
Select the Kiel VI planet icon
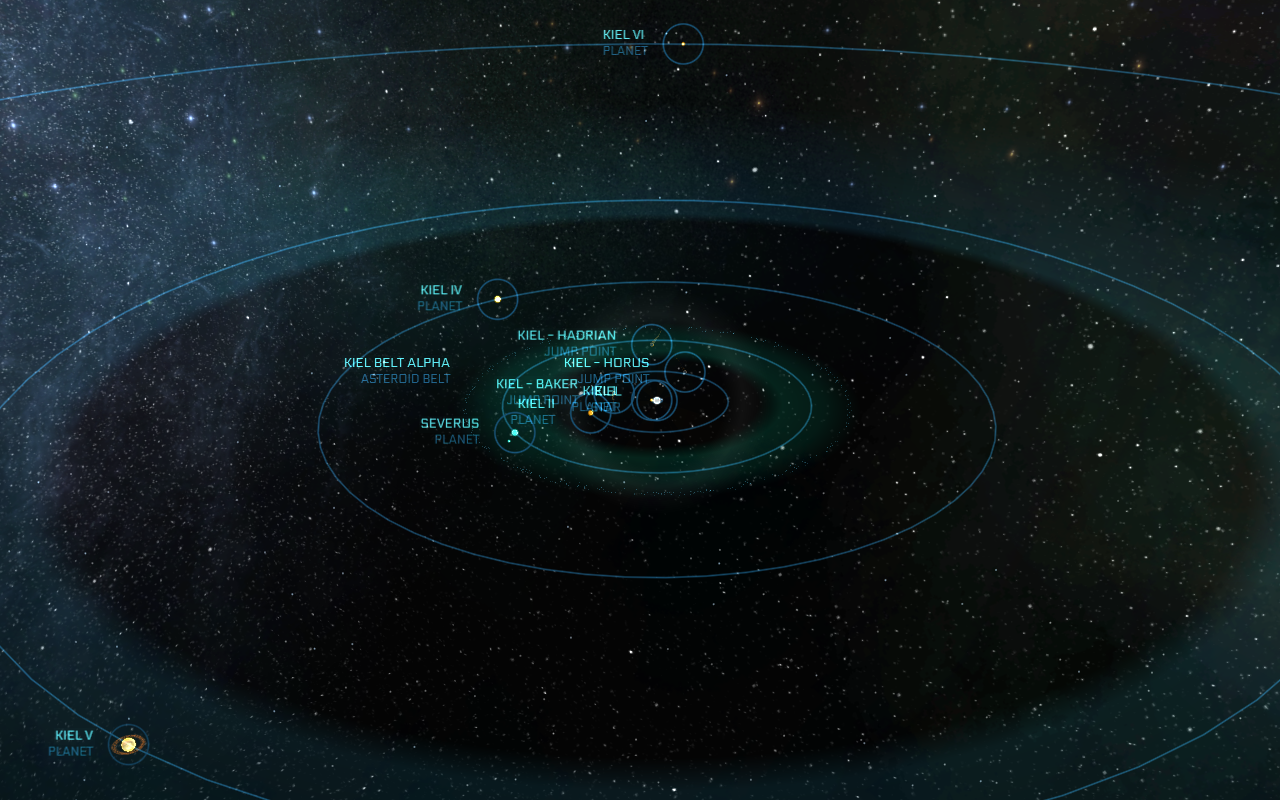684,44
